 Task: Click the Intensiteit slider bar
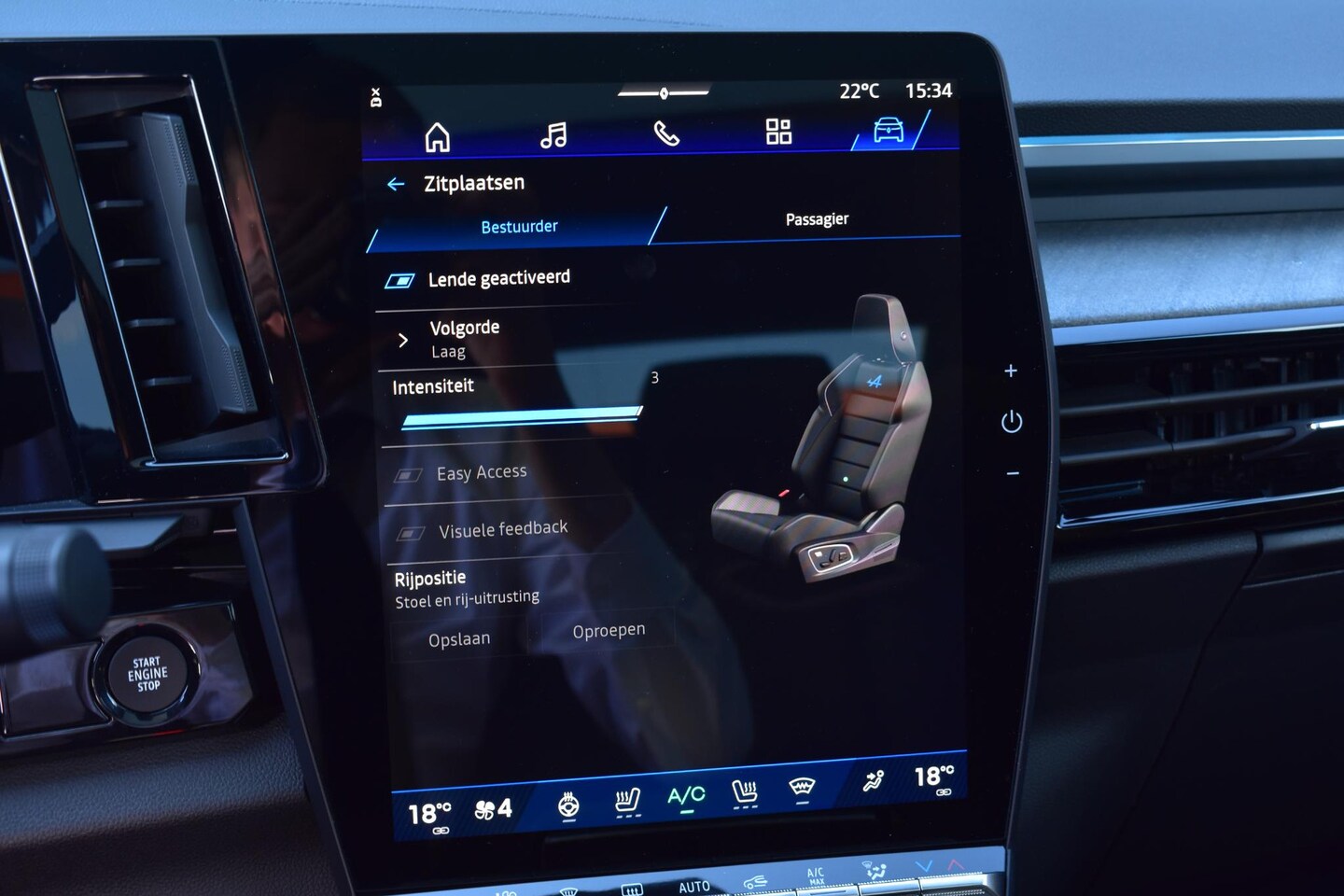(x=521, y=417)
